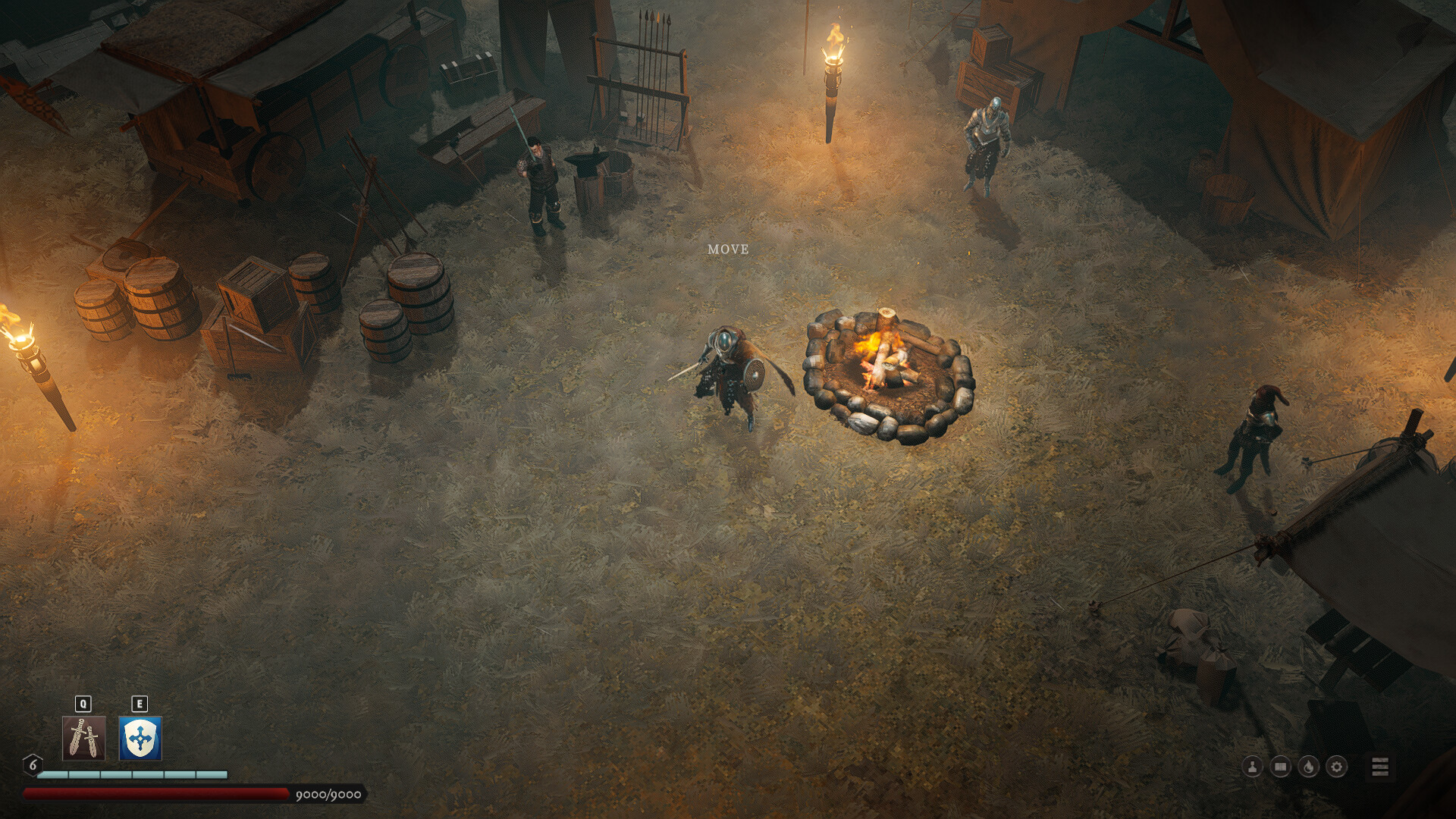1456x819 pixels.
Task: Open the character profile icon bottom right
Action: [x=1252, y=767]
